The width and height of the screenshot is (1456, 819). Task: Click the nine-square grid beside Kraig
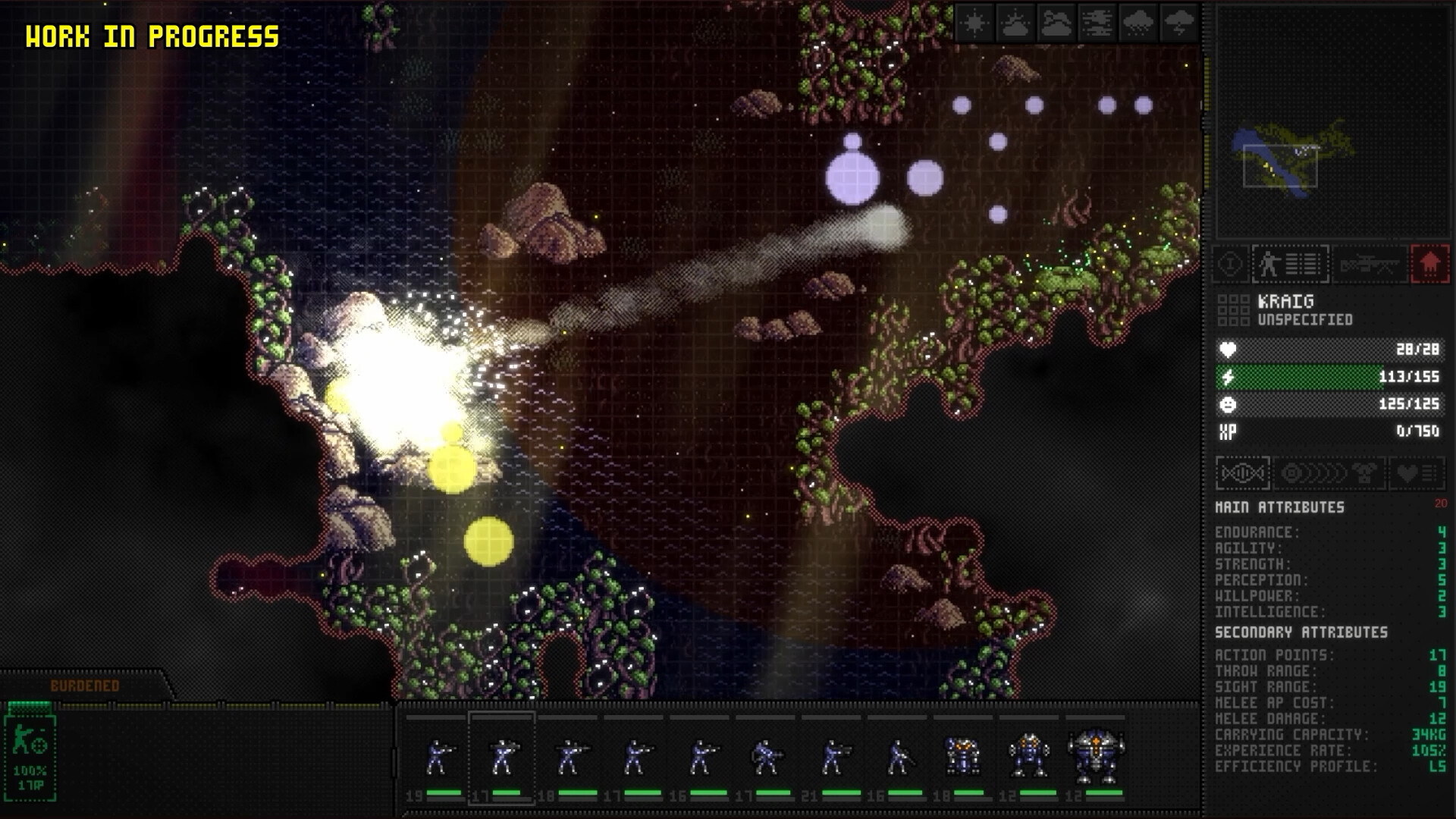point(1232,310)
